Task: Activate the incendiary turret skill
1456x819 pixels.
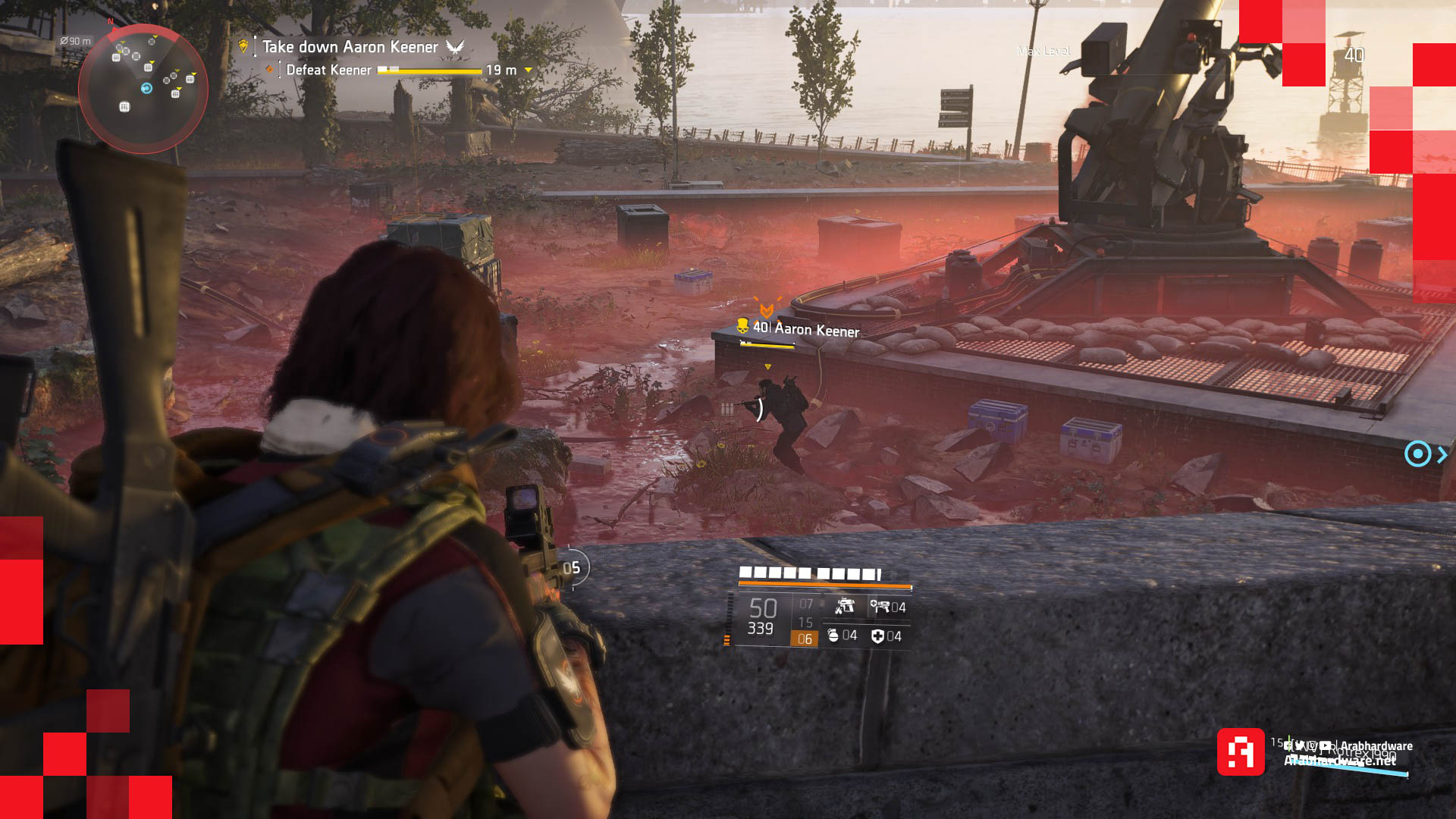Action: pos(845,607)
